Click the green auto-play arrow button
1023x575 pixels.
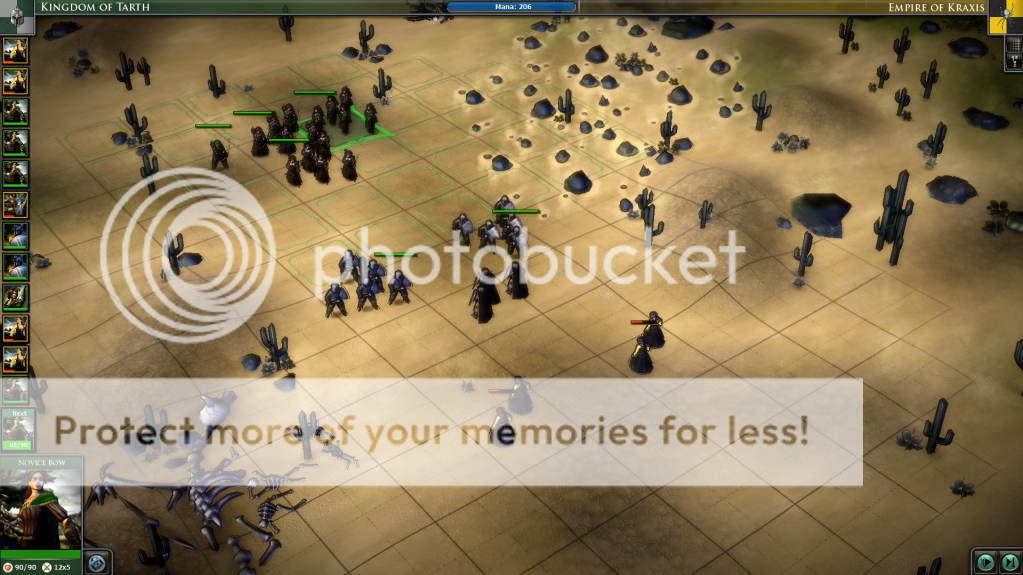pos(986,562)
